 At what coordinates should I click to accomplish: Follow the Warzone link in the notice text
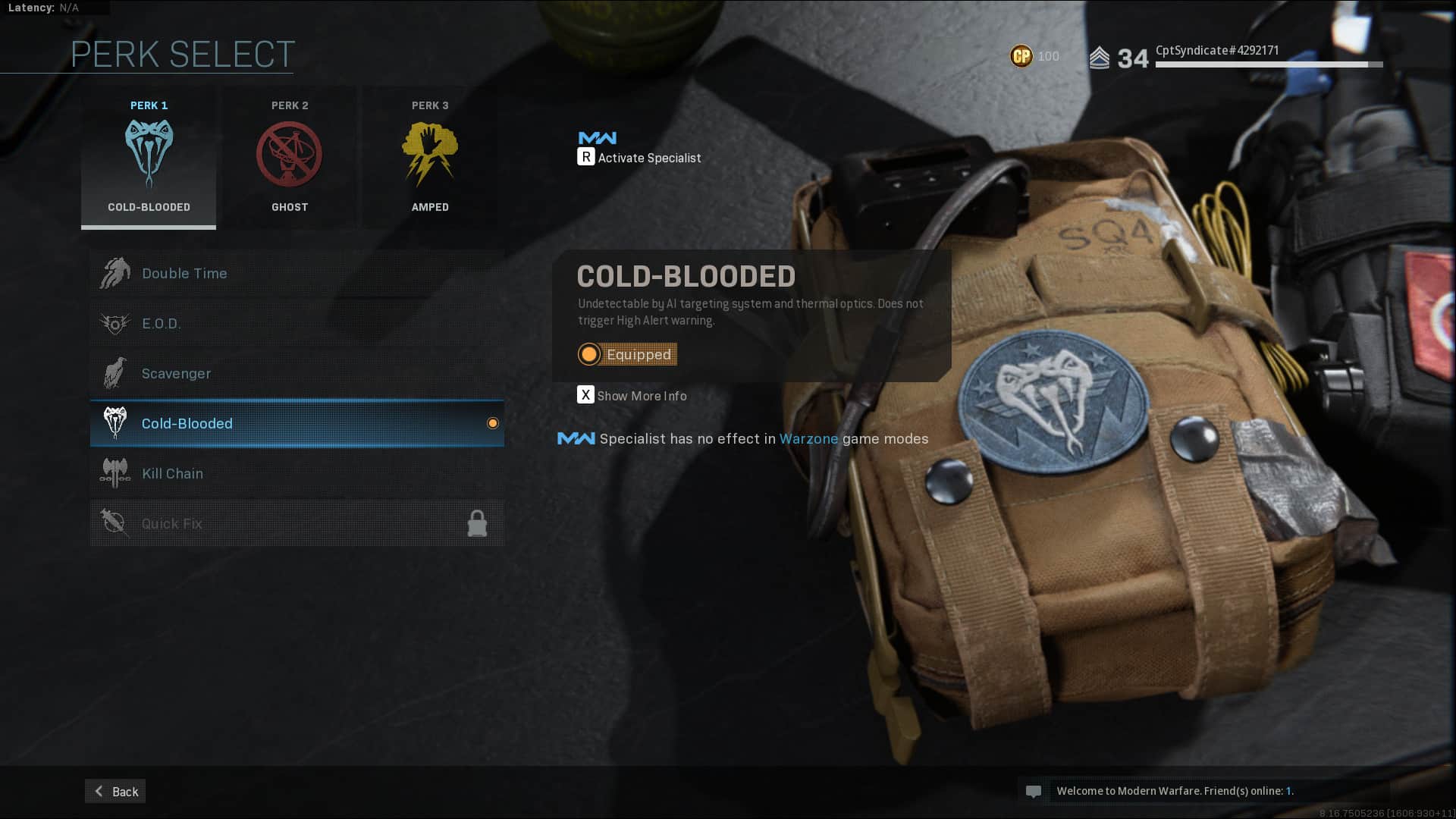tap(808, 438)
